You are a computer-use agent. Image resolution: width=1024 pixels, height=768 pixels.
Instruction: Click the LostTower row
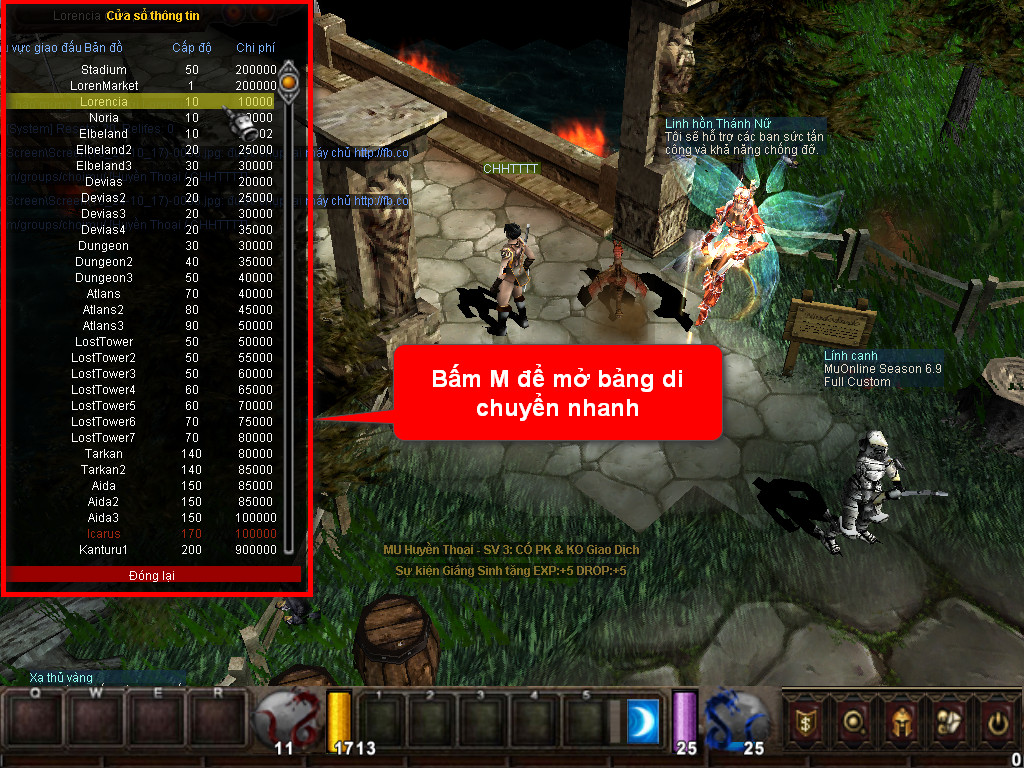point(104,342)
